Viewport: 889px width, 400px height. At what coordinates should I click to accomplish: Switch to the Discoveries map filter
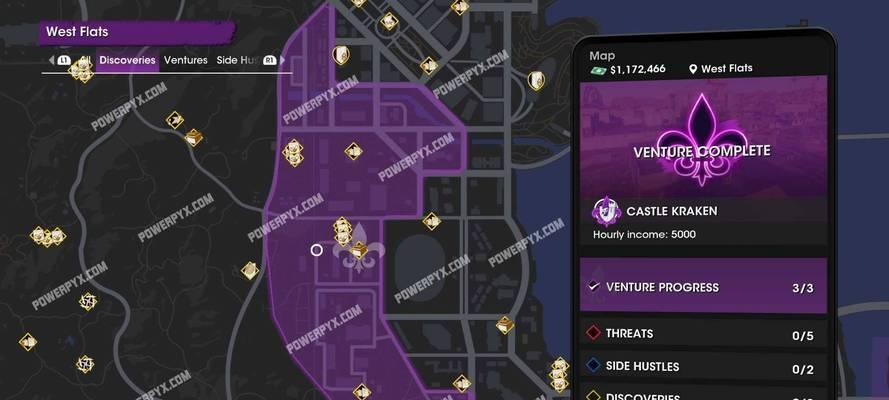[127, 60]
